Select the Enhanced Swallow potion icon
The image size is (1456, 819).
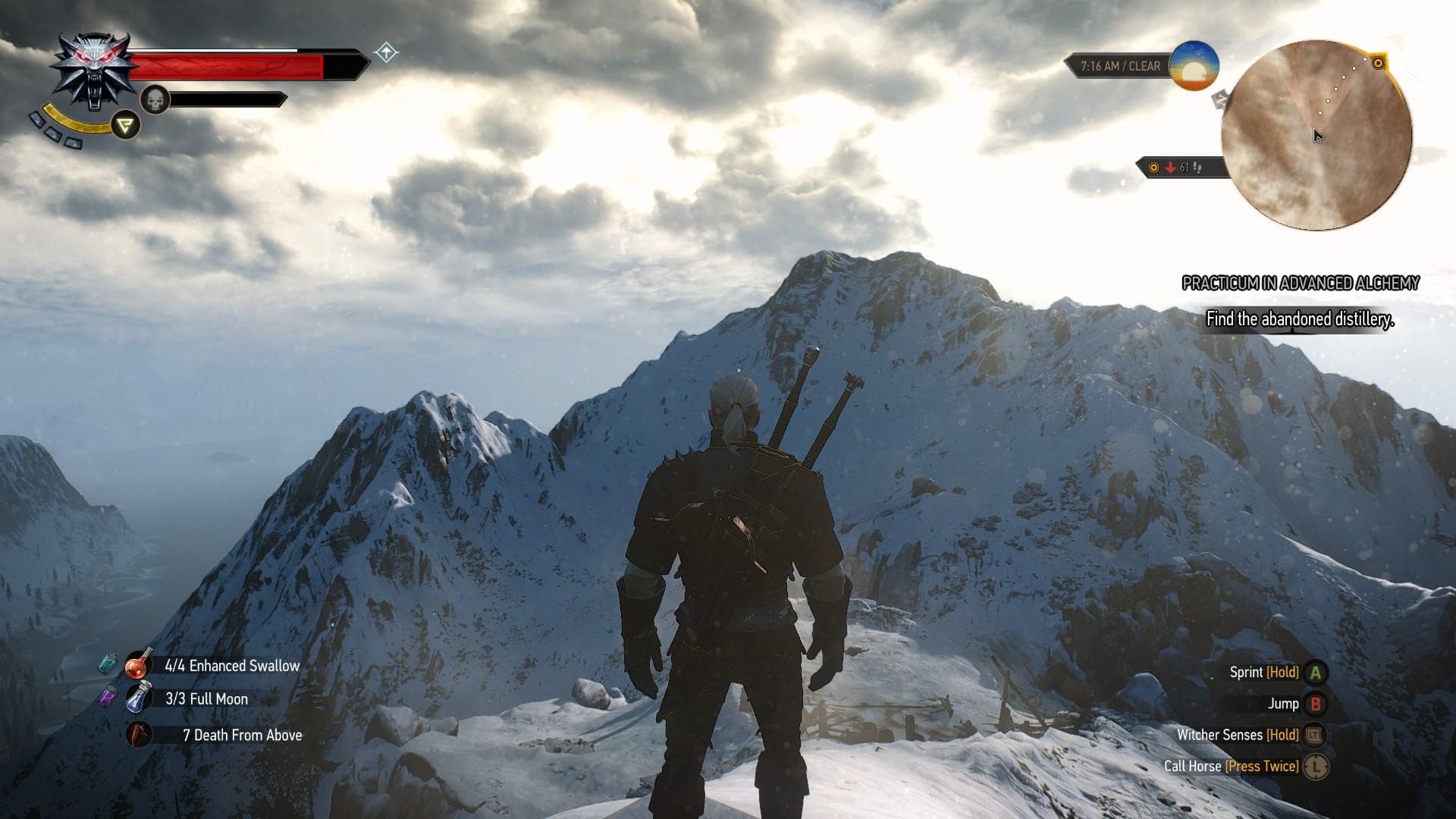click(140, 665)
